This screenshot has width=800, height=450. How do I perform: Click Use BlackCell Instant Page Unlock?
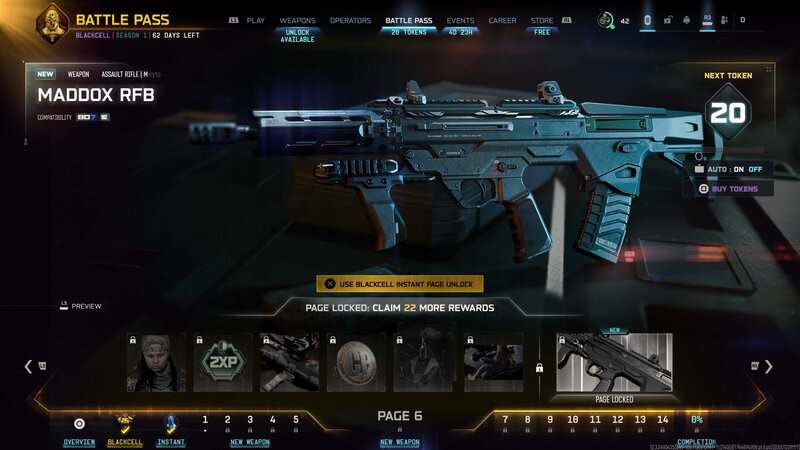(x=400, y=284)
